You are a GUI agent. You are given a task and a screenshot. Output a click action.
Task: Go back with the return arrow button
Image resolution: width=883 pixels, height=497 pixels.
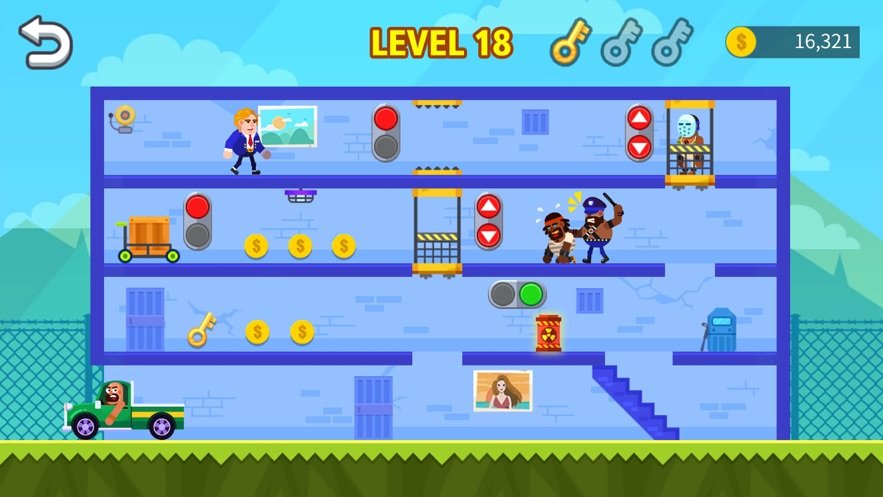tap(45, 42)
